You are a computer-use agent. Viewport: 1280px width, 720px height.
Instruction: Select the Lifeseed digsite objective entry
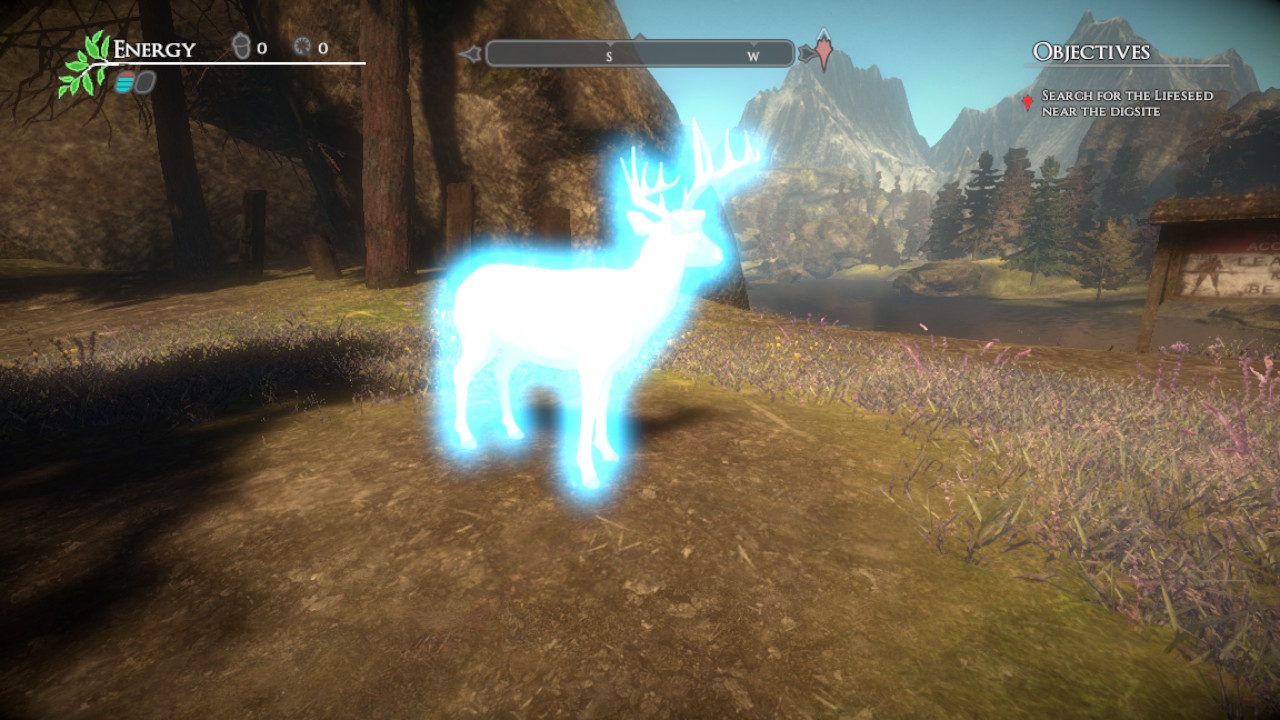point(1127,103)
